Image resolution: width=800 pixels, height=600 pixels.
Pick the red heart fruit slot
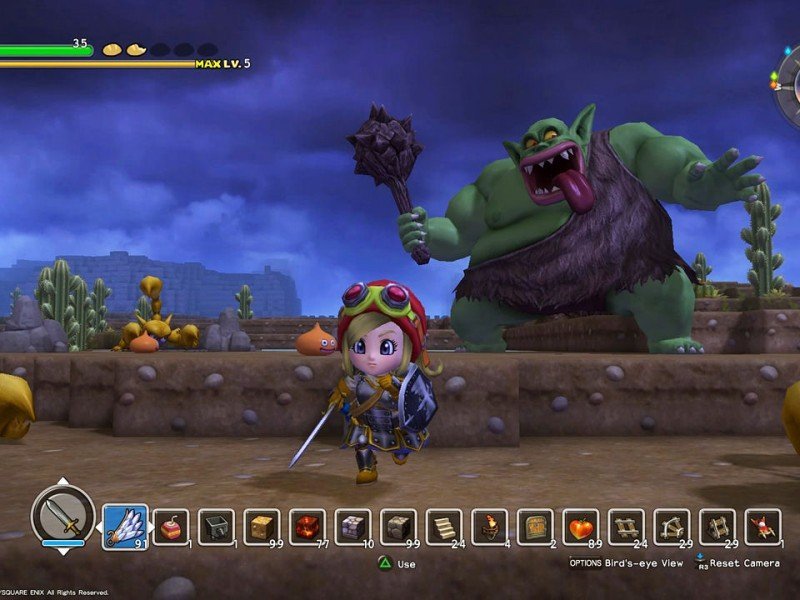[x=581, y=527]
